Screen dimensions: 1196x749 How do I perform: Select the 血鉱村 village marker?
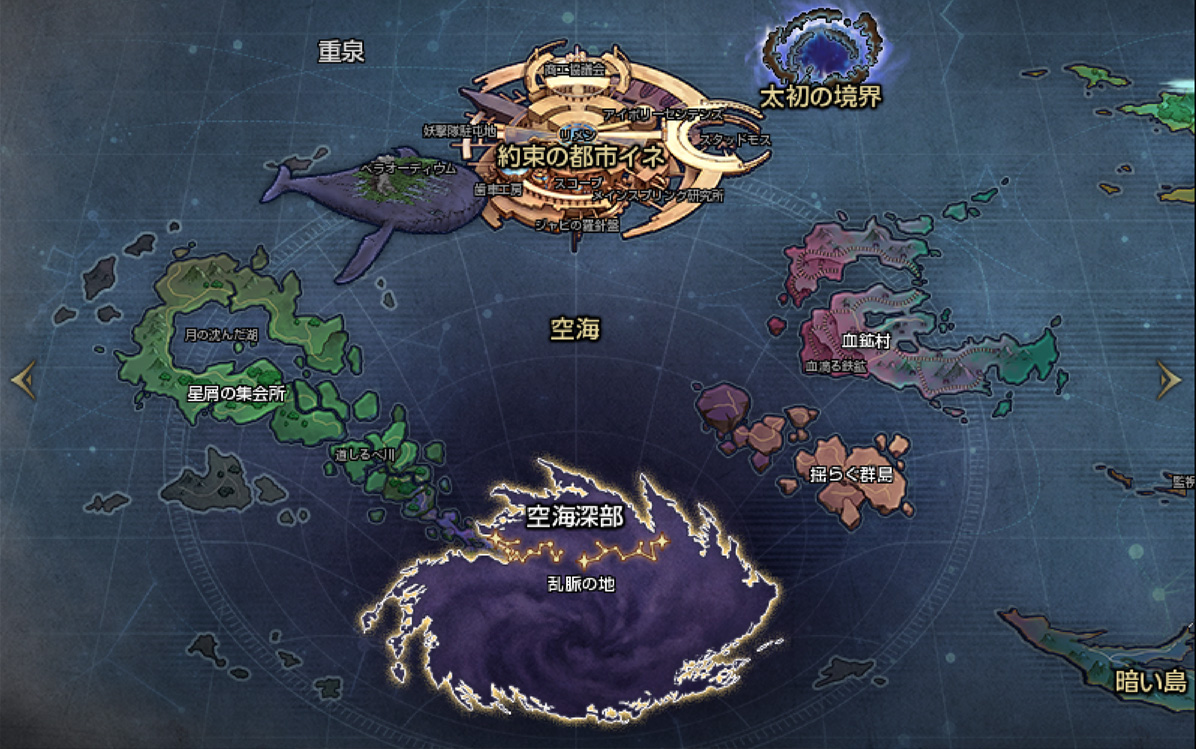866,342
